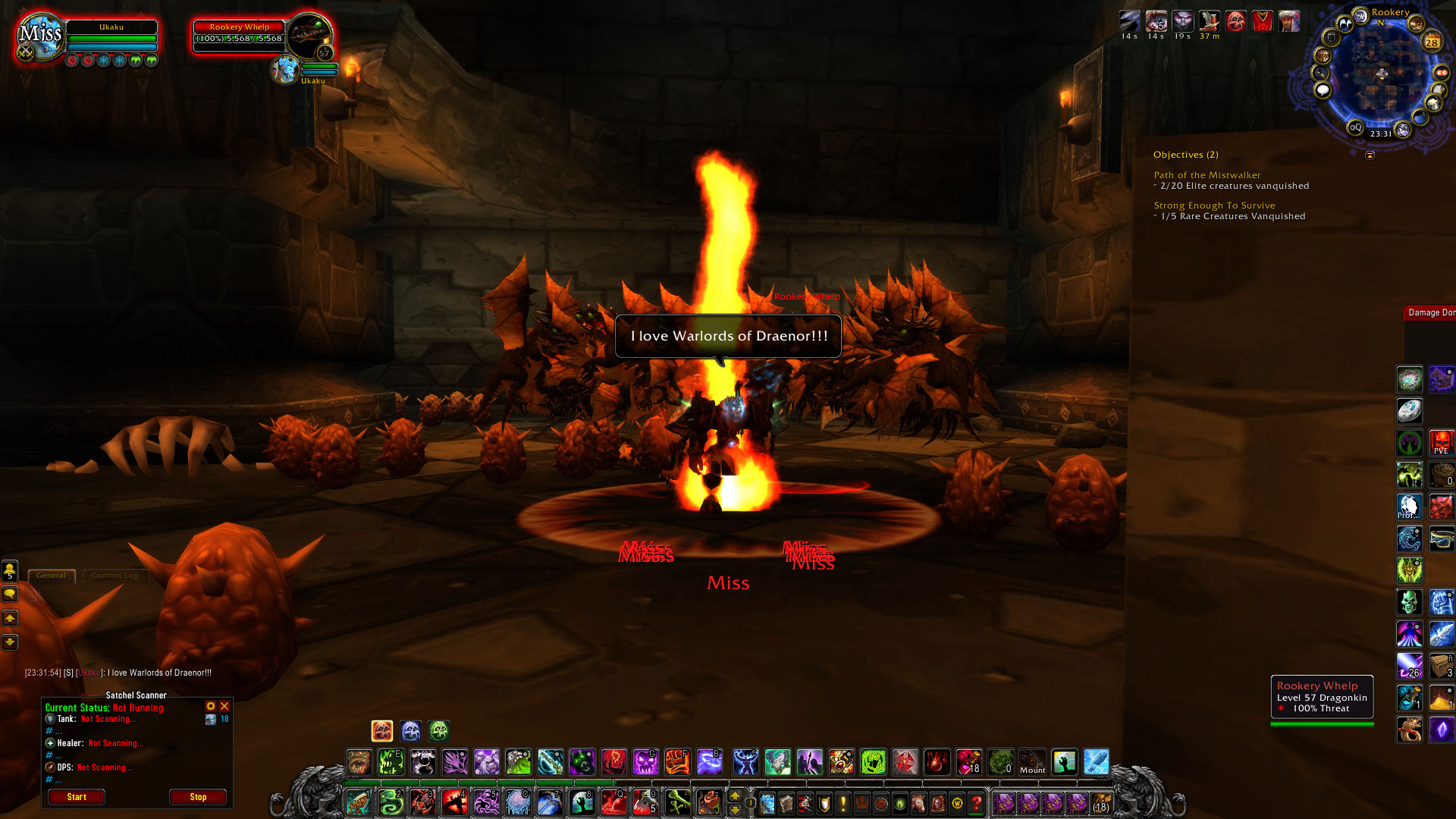
Task: Open Satchel Scanner settings via the gear icon
Action: 210,705
